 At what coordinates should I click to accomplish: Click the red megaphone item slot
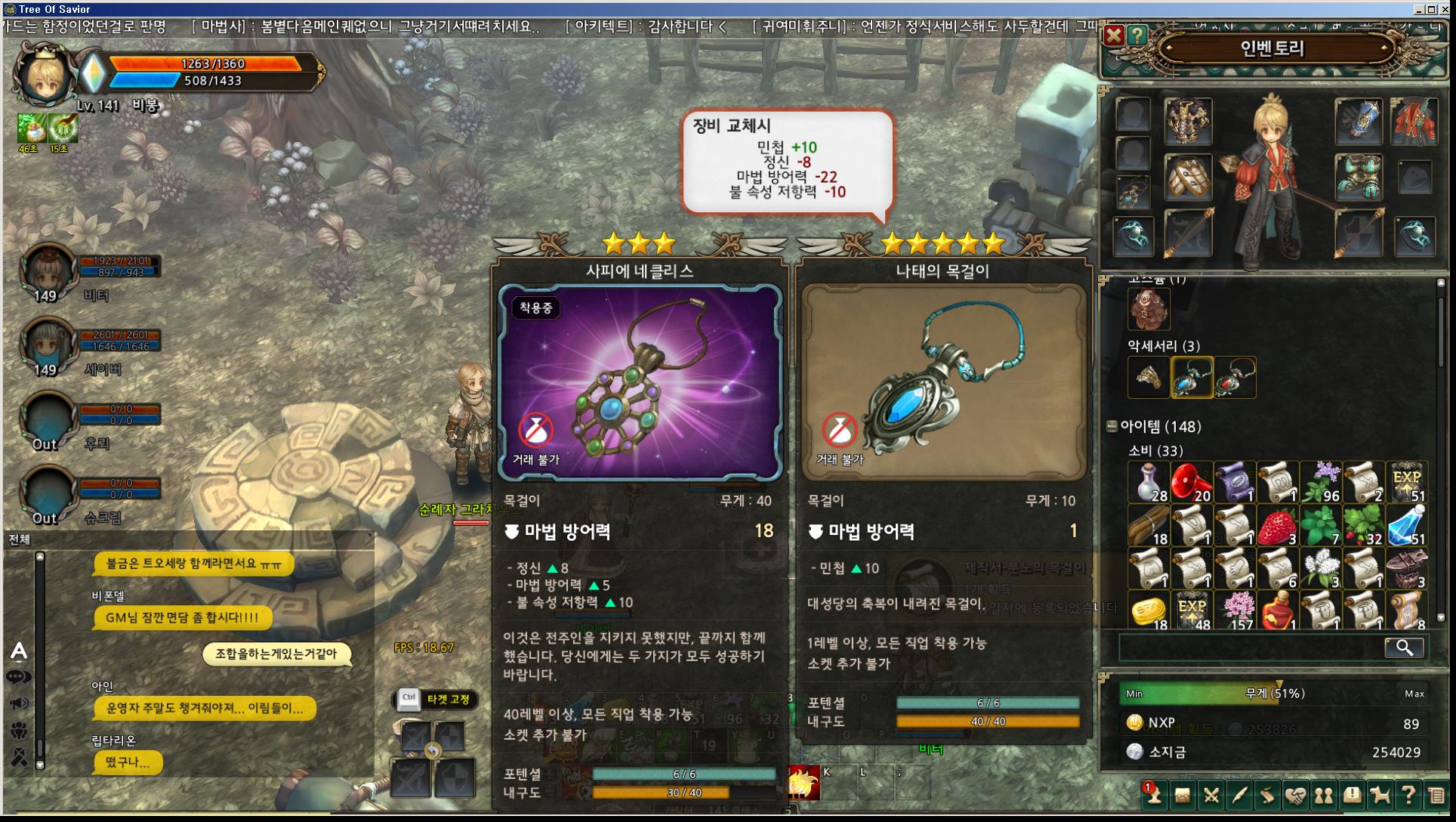click(x=1191, y=483)
